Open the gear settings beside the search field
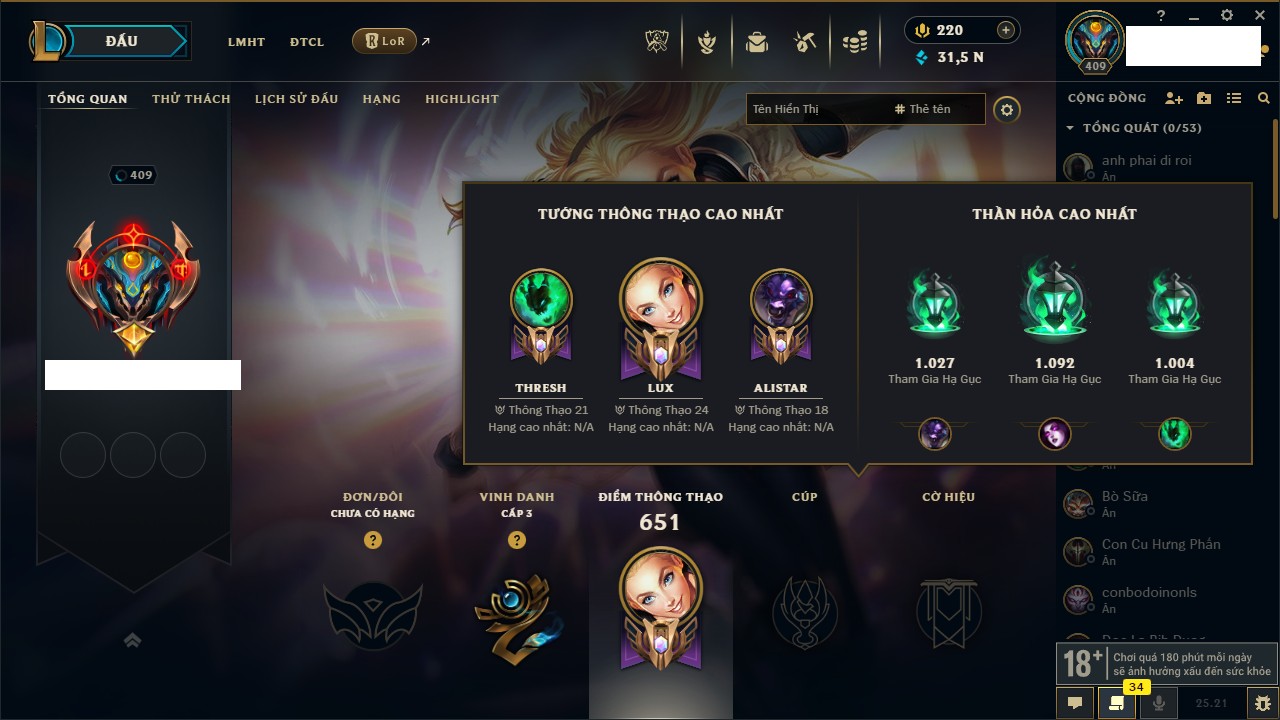Image resolution: width=1280 pixels, height=720 pixels. tap(1007, 109)
